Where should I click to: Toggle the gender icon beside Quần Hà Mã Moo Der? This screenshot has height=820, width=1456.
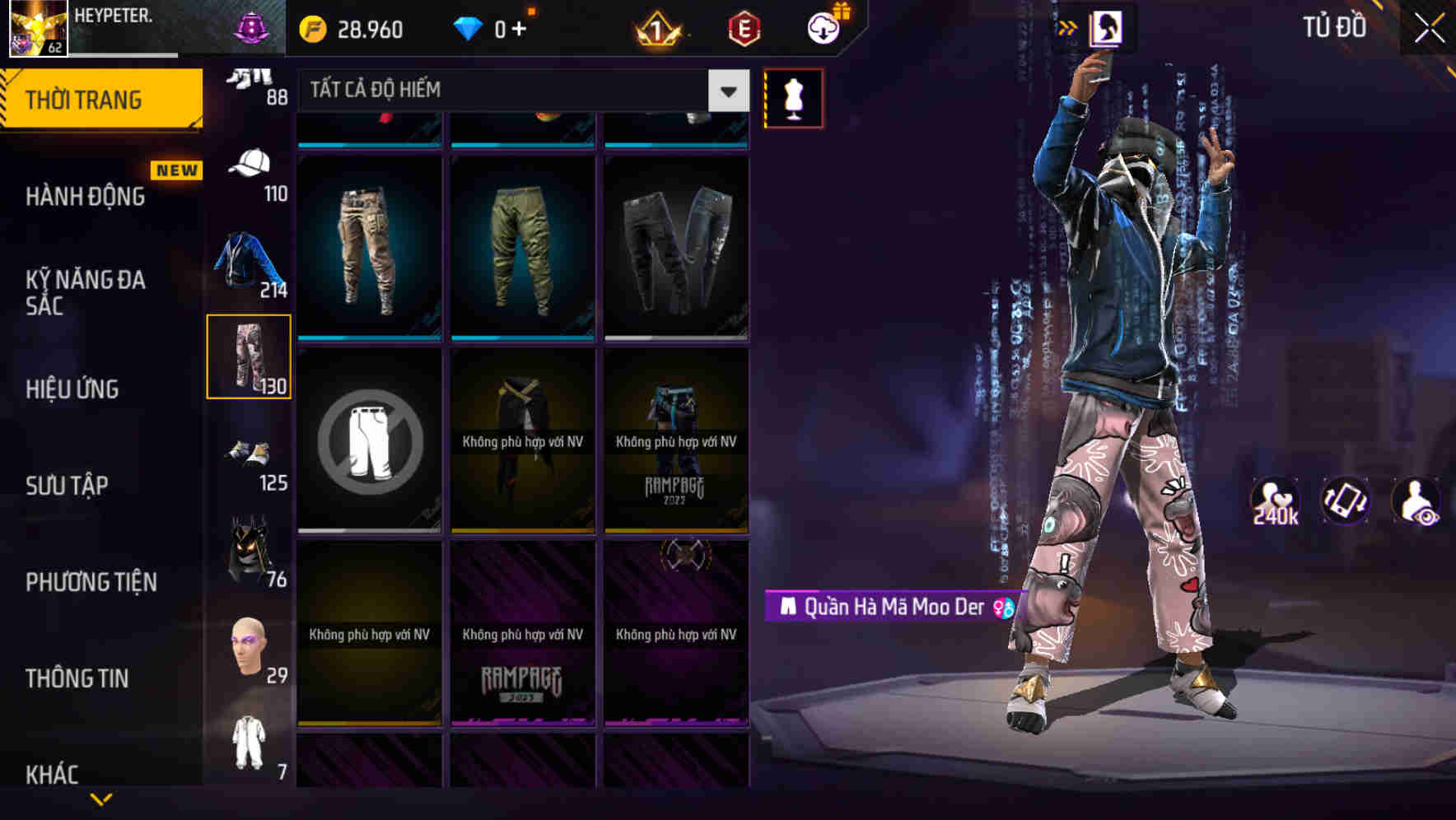pos(1001,609)
